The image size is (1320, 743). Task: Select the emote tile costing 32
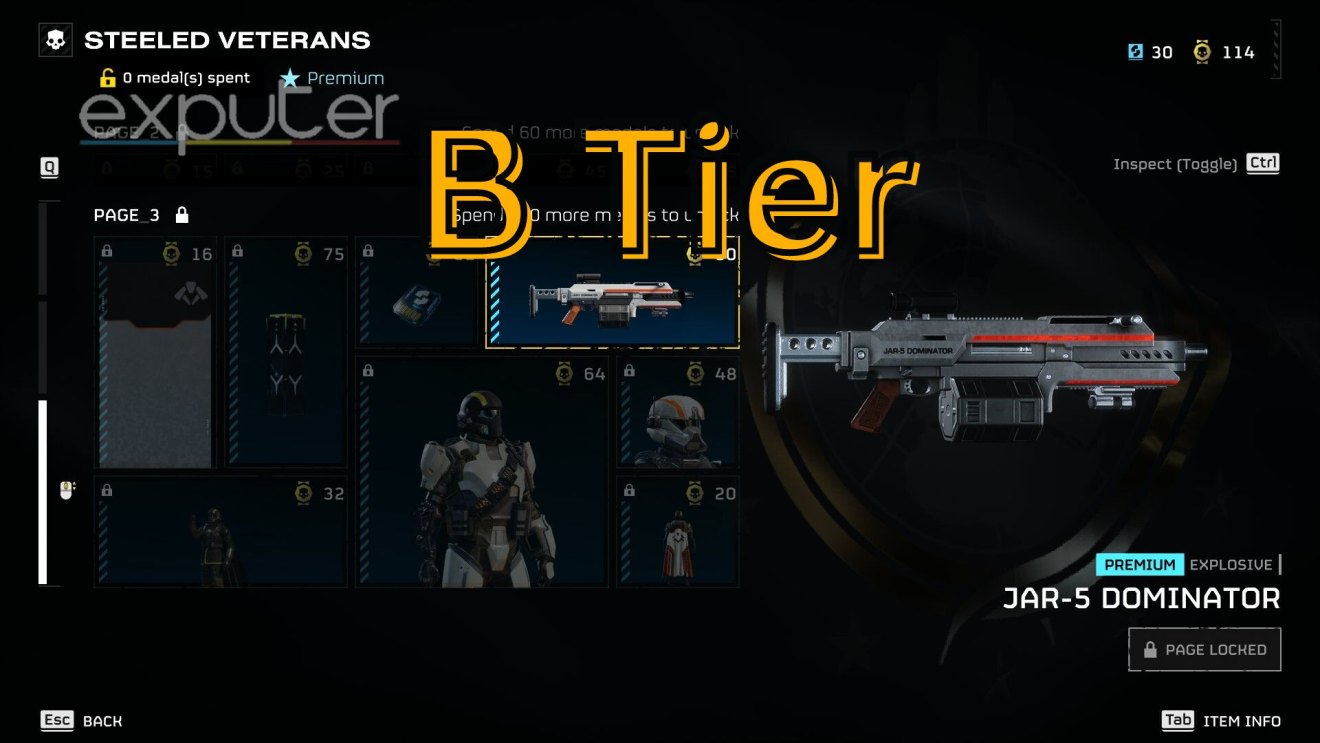(x=221, y=532)
